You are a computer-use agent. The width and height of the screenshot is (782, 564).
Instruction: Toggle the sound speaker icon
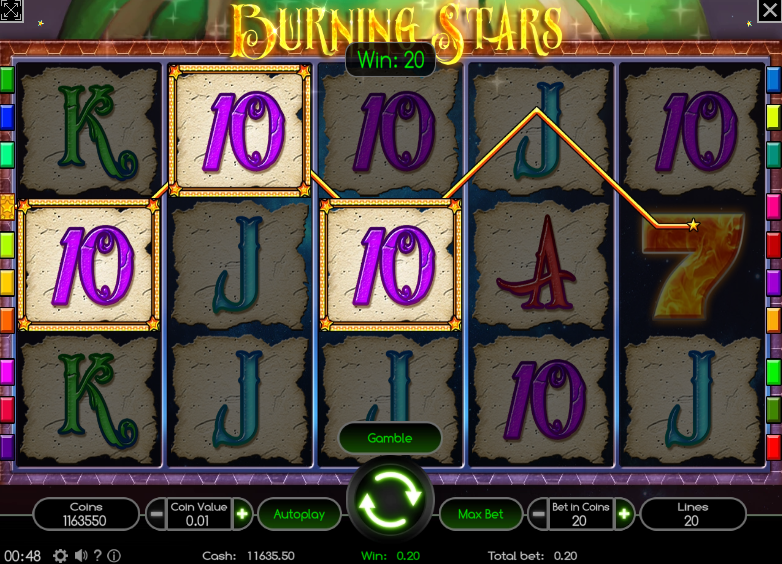79,555
